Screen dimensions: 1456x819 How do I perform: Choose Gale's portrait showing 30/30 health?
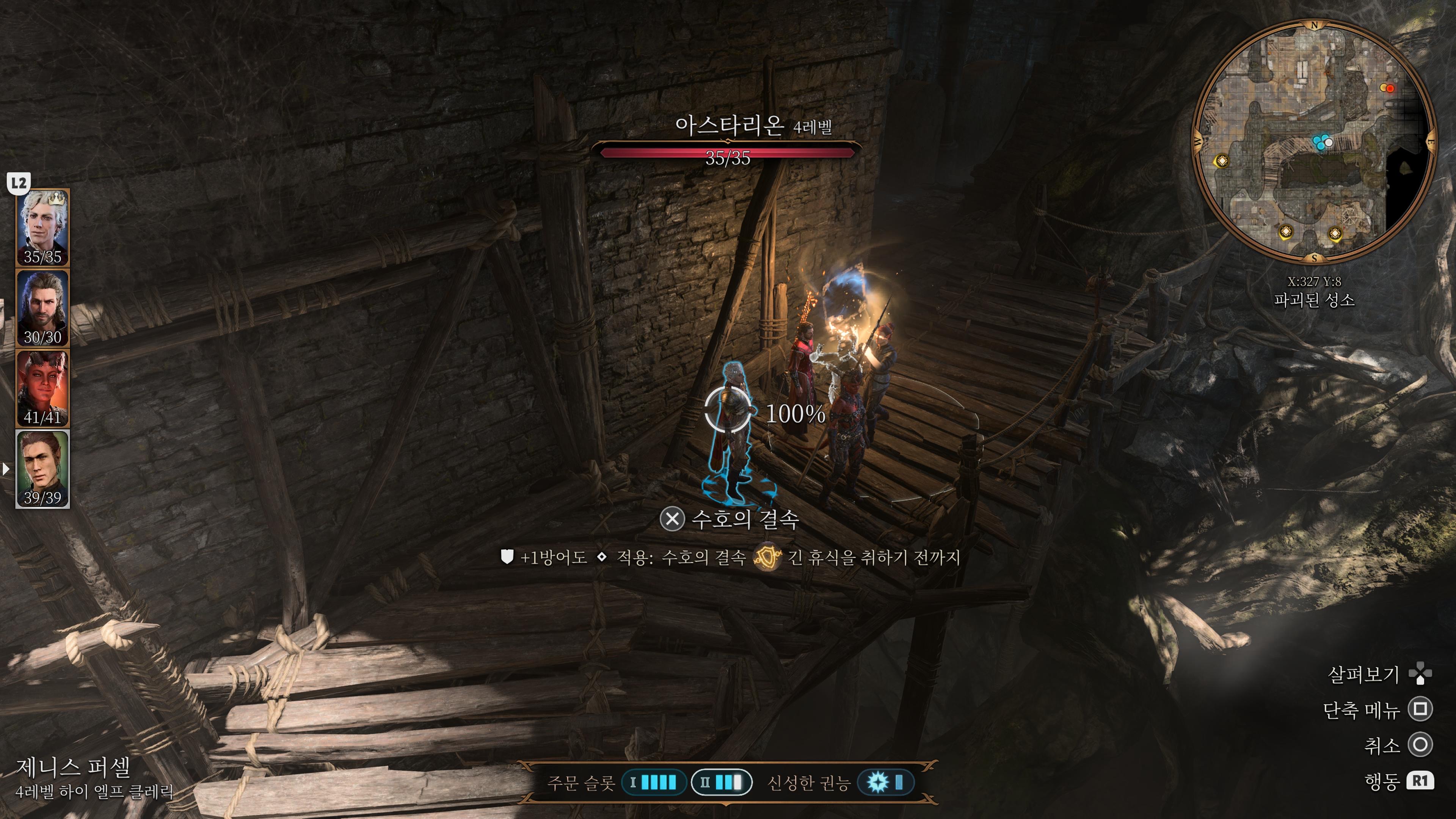42,308
